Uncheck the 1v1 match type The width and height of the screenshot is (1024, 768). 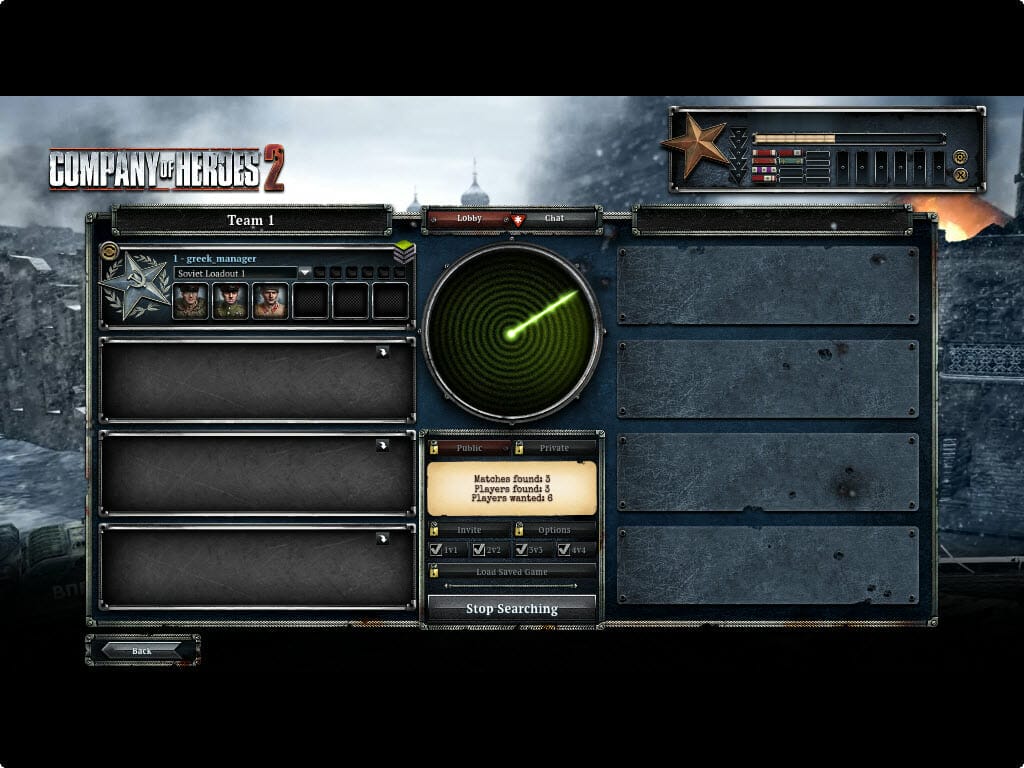pyautogui.click(x=436, y=549)
